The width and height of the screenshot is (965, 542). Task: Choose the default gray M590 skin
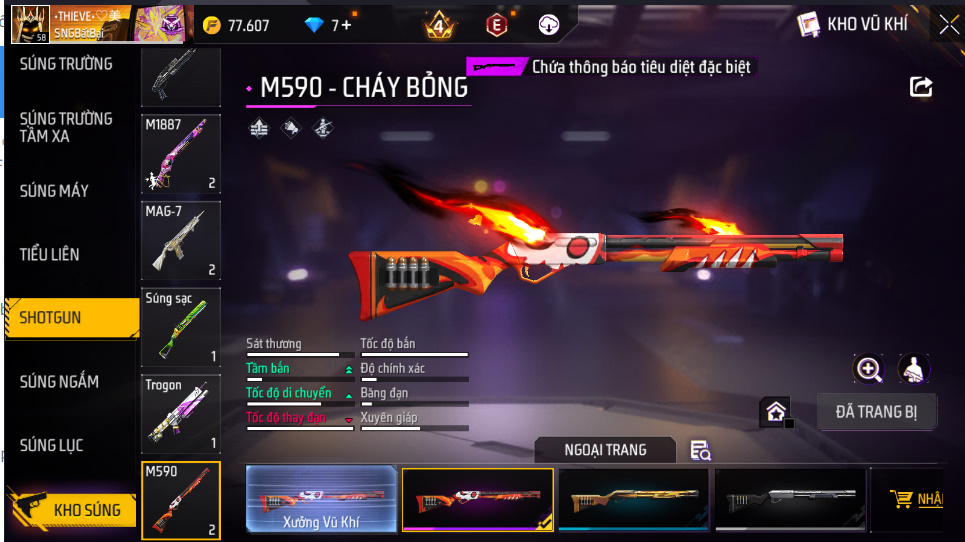point(789,498)
